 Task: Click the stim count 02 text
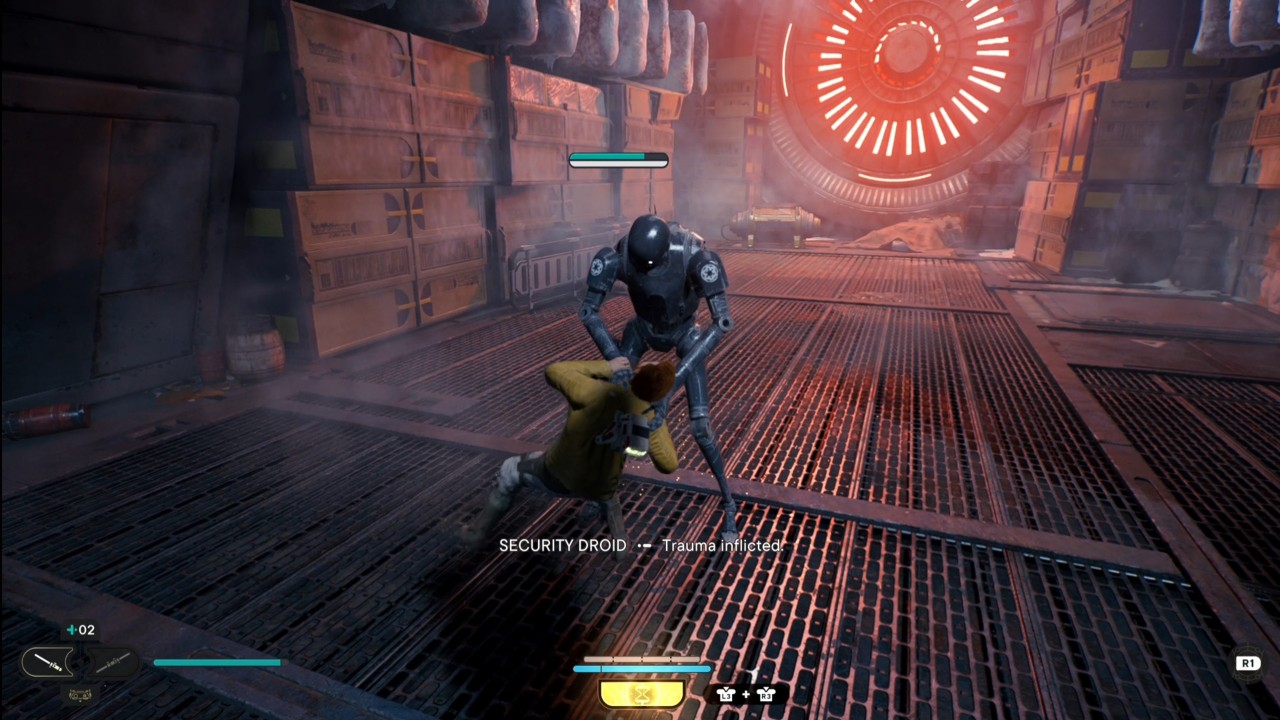click(x=87, y=630)
